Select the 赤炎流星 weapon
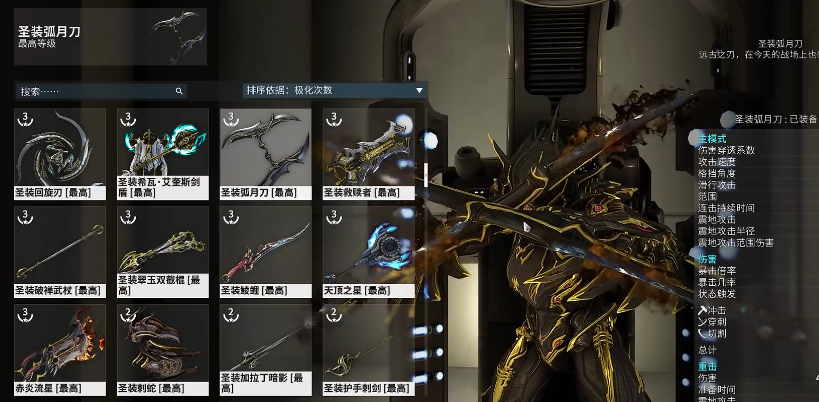 click(x=60, y=348)
